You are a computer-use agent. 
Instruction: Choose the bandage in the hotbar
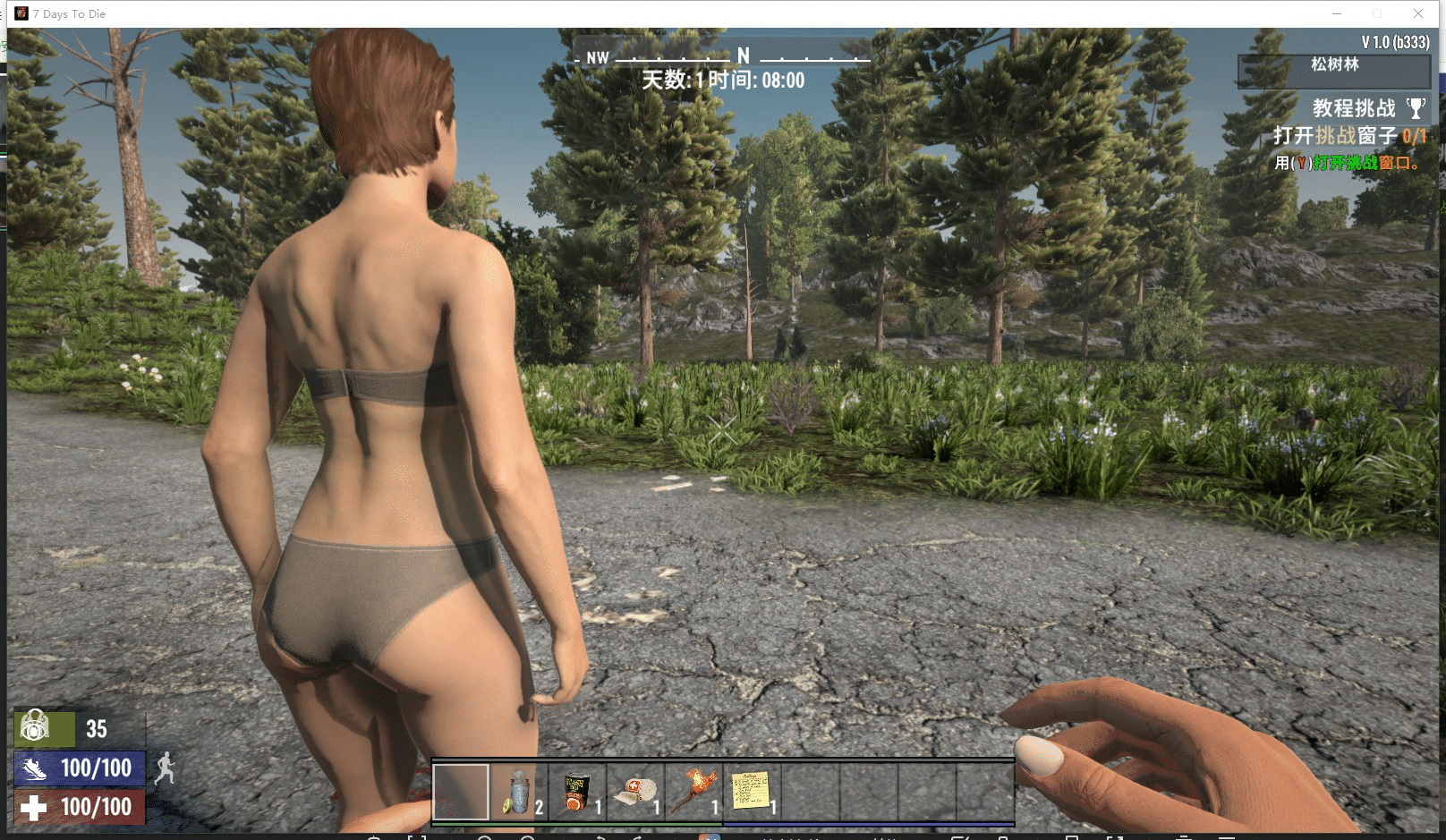tap(635, 792)
